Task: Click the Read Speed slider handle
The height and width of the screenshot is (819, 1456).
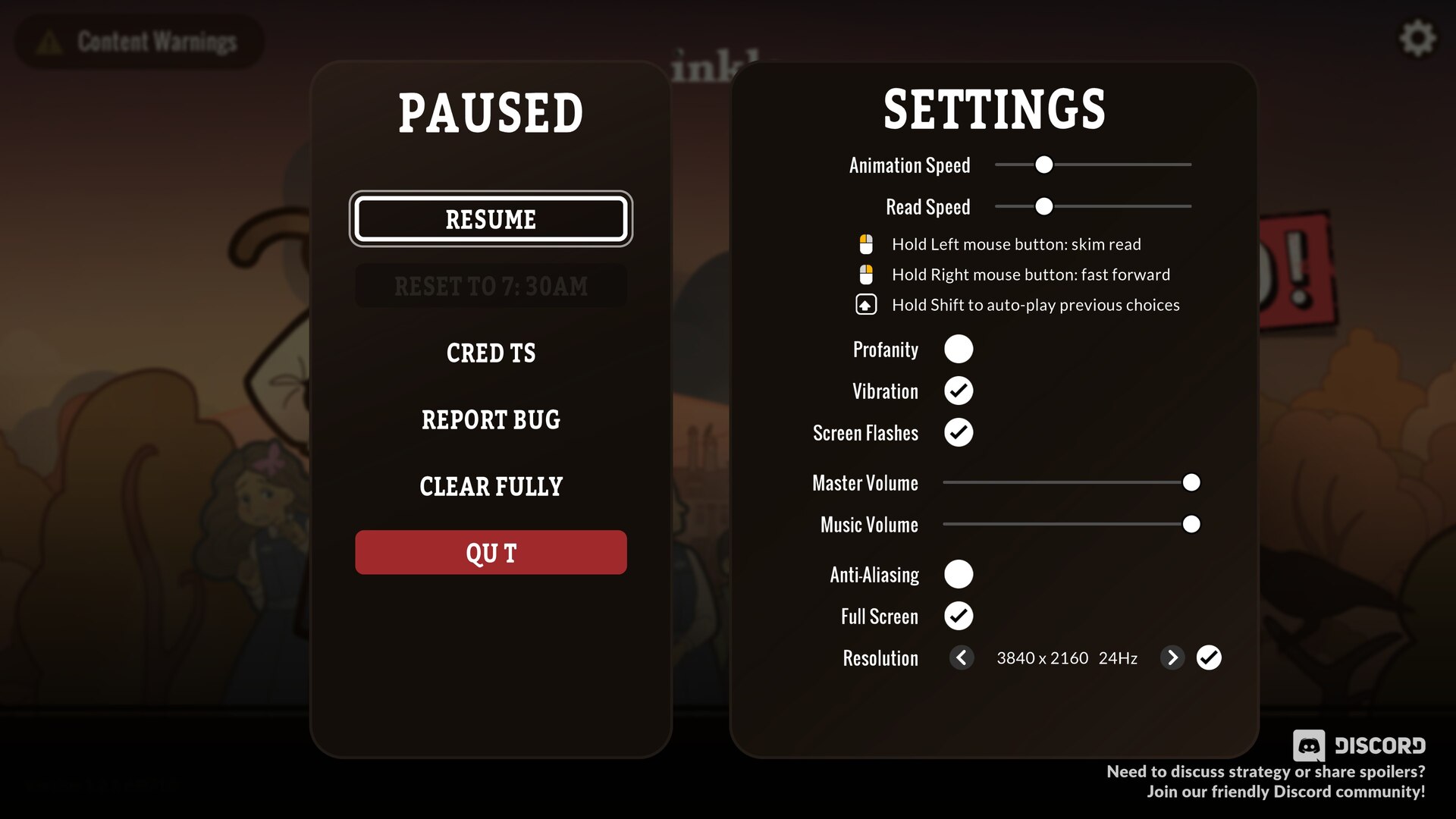Action: point(1044,206)
